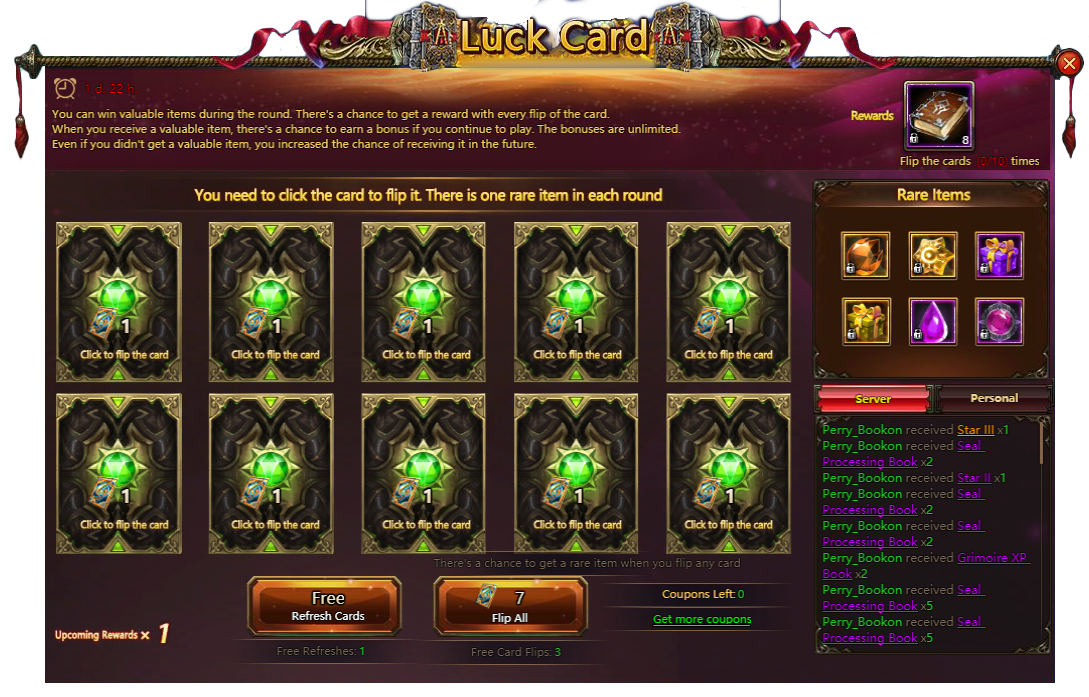
Task: Flip all cards with Flip All
Action: pos(510,606)
